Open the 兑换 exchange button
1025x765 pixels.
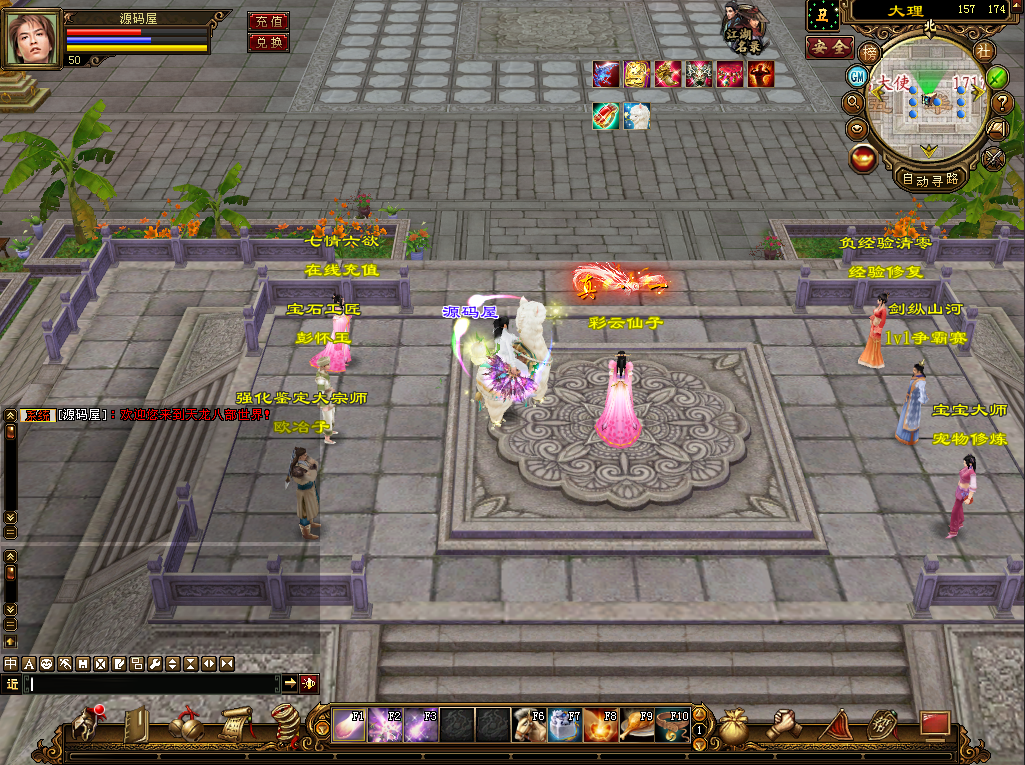(268, 43)
